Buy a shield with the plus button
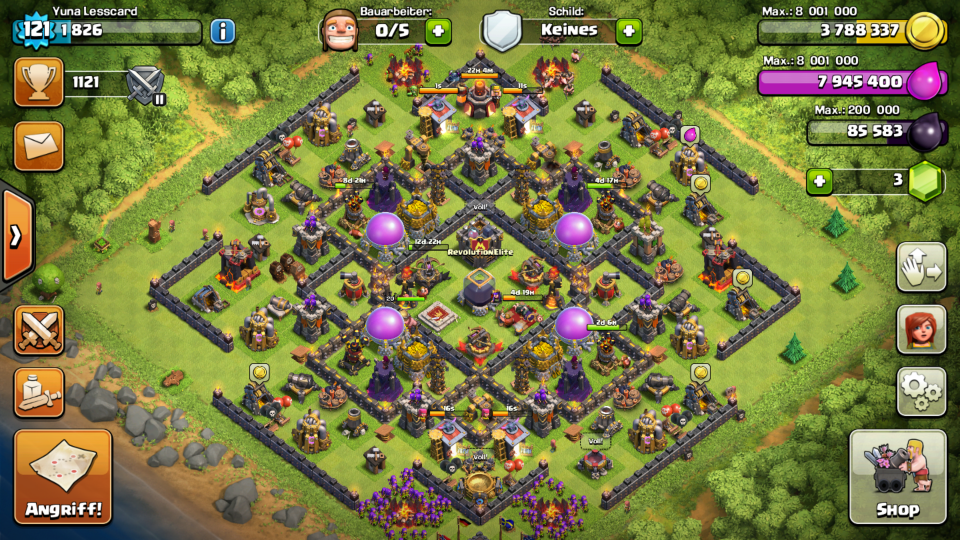 click(628, 31)
